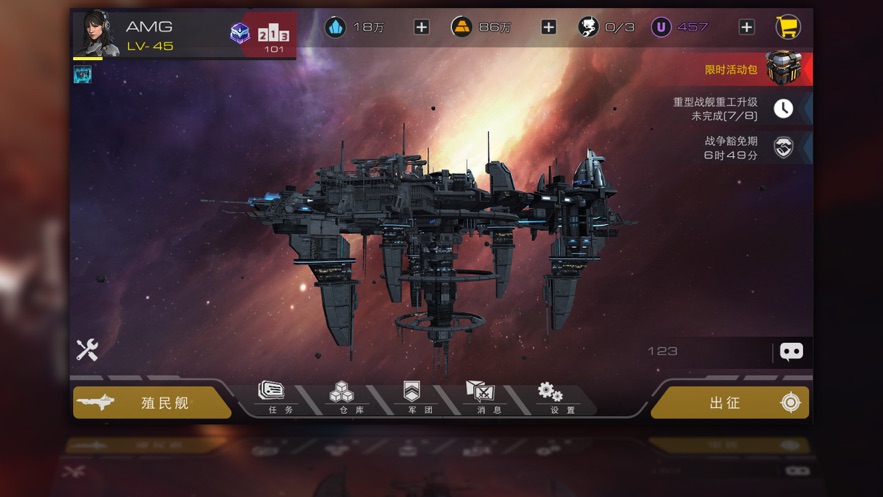Open the wrench and screwdriver tools
This screenshot has width=883, height=497.
(x=87, y=349)
